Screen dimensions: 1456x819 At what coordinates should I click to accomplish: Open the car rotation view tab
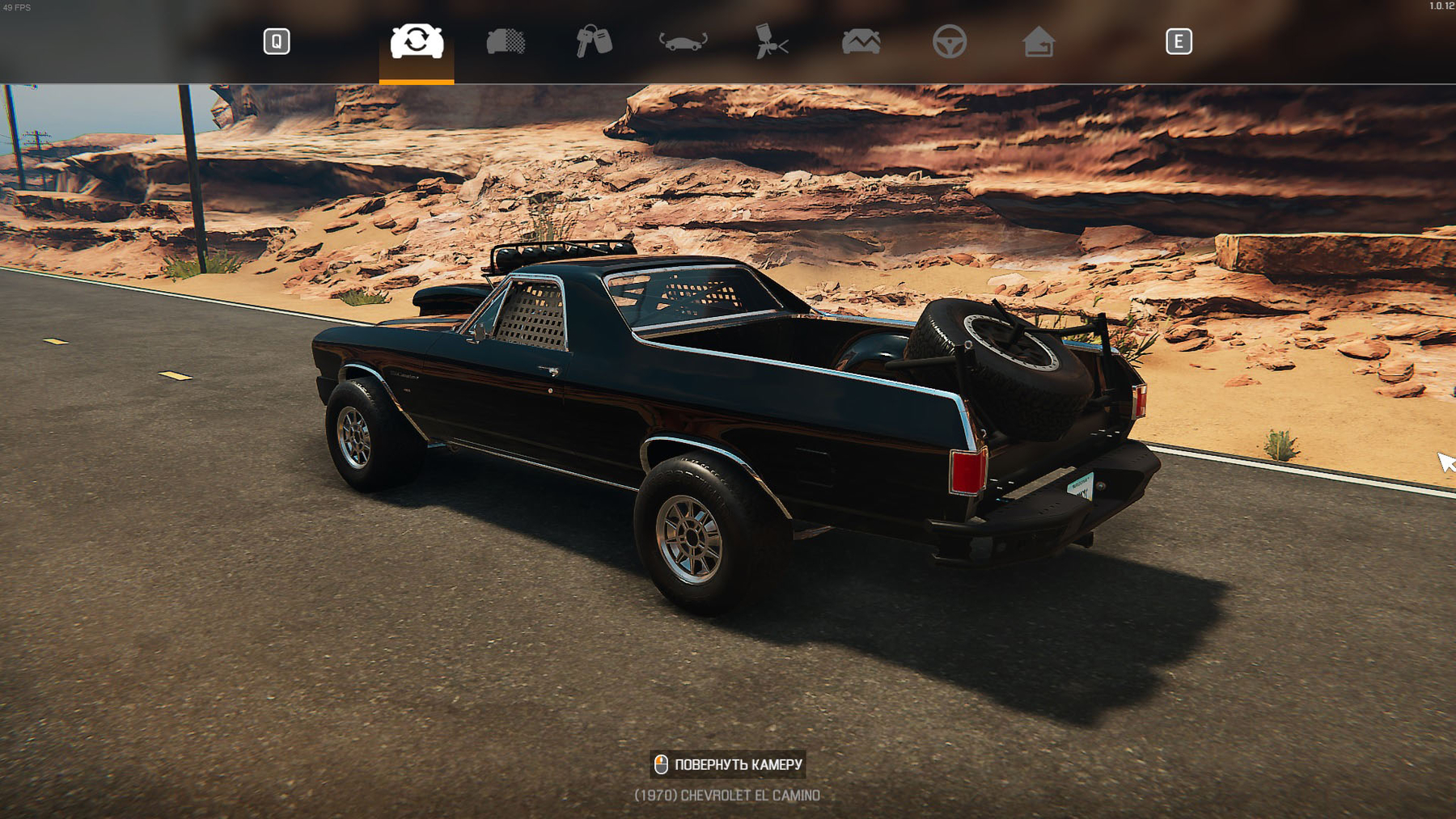coord(683,41)
